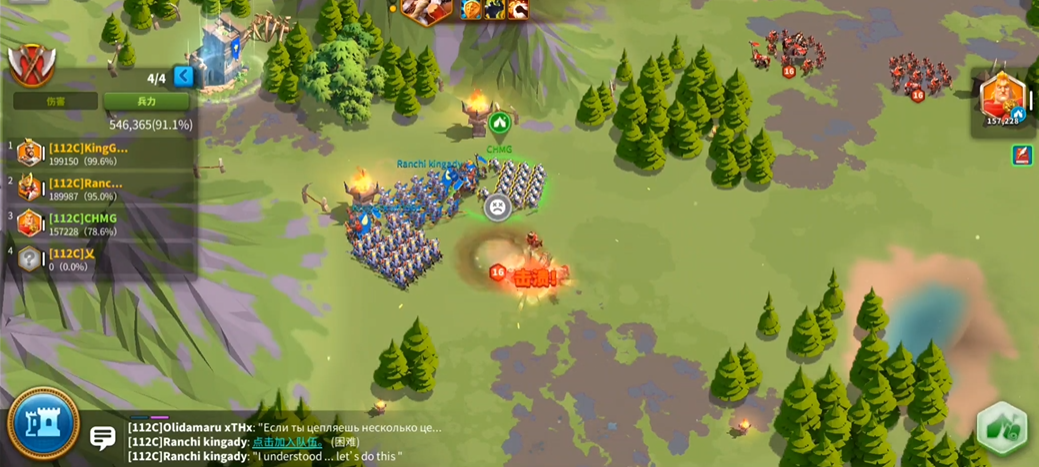Image resolution: width=1039 pixels, height=467 pixels.
Task: Open the chat speech bubble icon
Action: (102, 437)
